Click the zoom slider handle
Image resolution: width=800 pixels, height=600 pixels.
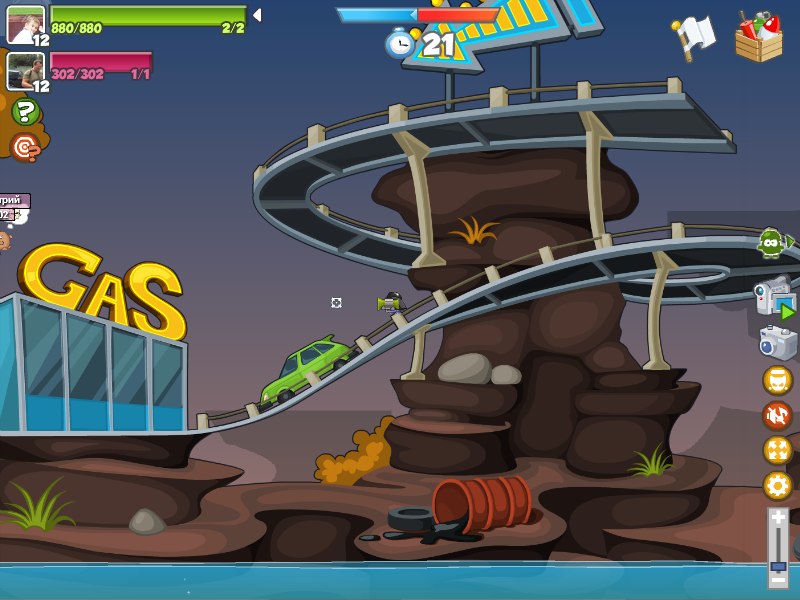click(778, 565)
